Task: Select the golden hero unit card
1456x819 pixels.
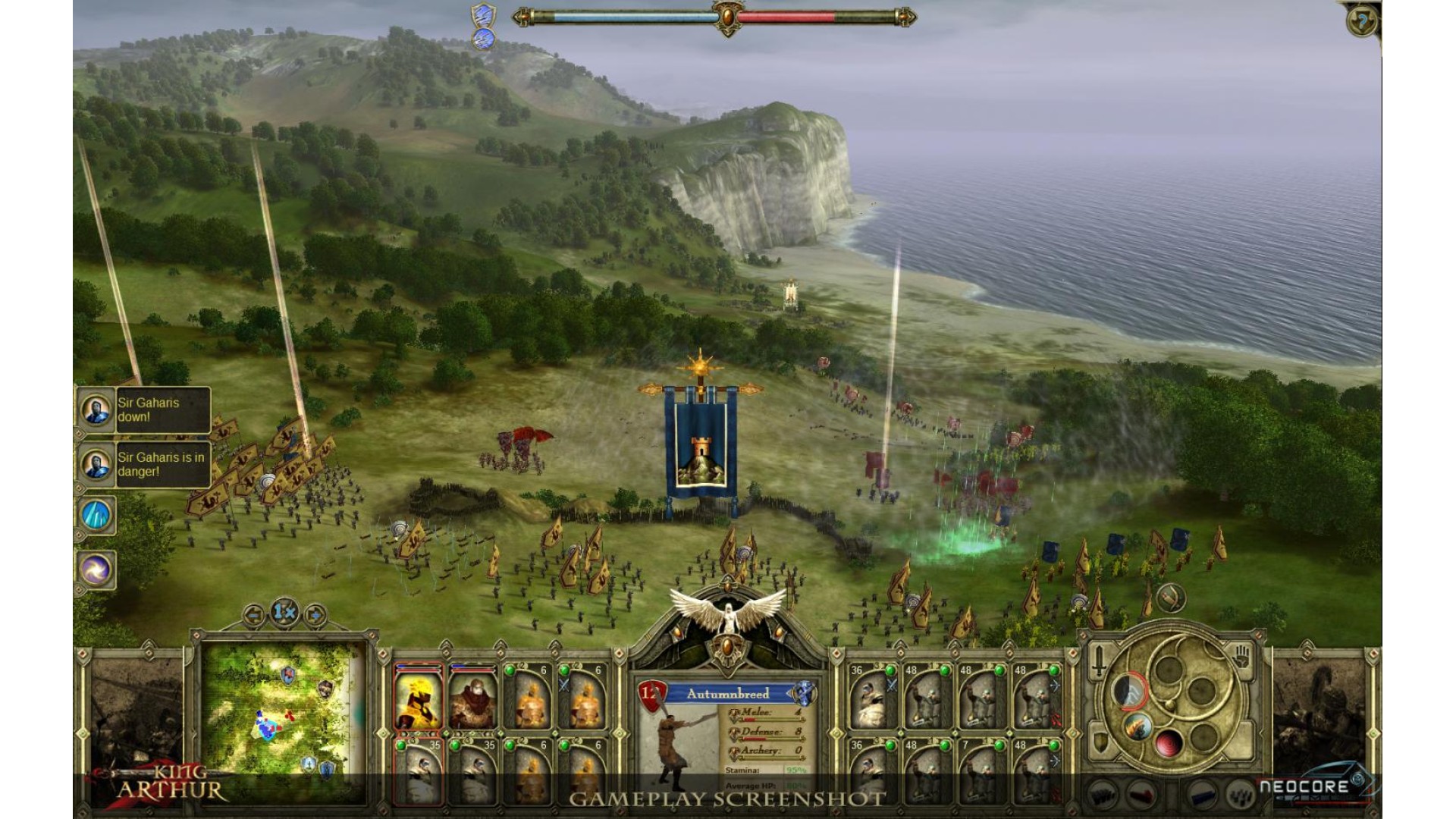Action: [x=418, y=698]
